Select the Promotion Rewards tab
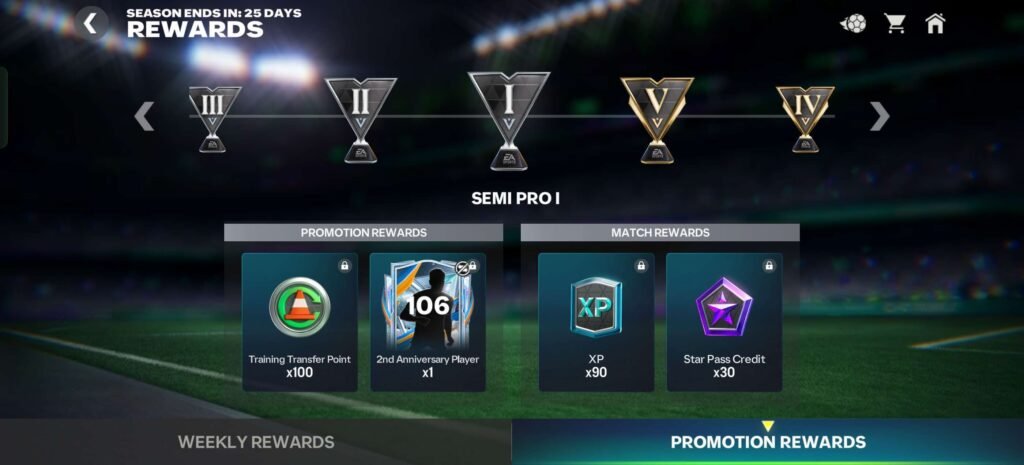This screenshot has height=465, width=1024. (768, 442)
